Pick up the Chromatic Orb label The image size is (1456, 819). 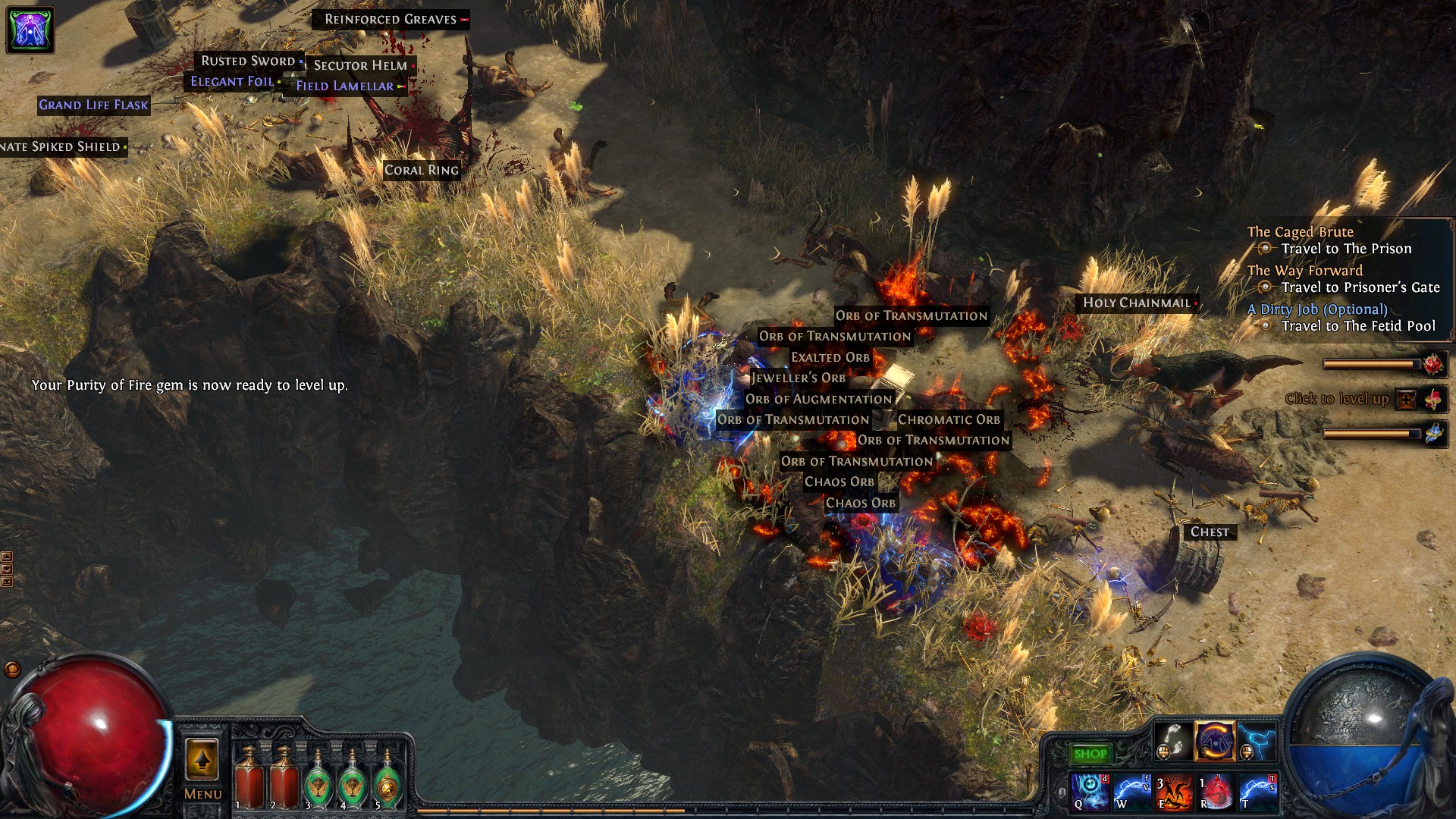pos(949,419)
